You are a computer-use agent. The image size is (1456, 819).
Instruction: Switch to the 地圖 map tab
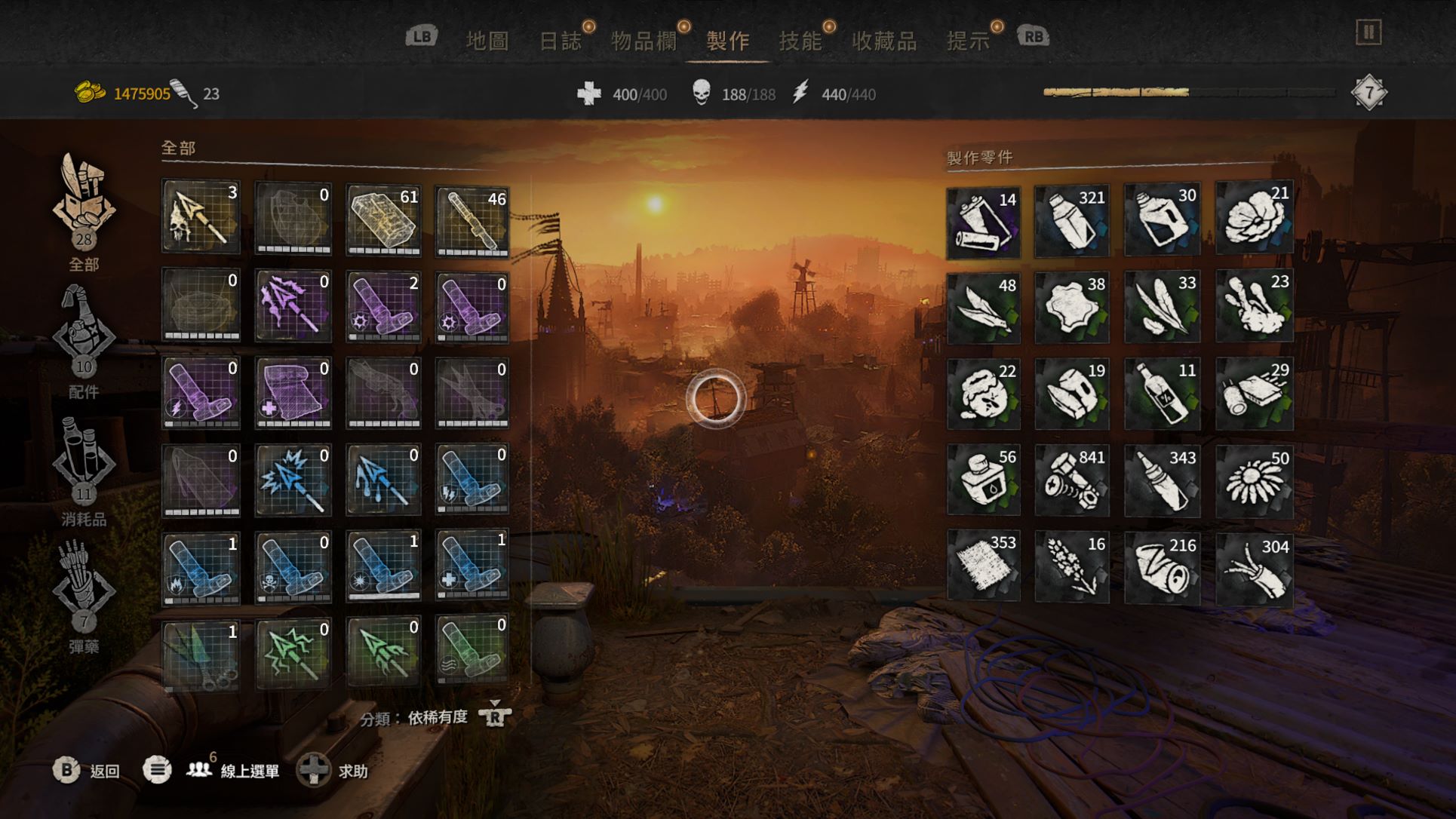(487, 40)
